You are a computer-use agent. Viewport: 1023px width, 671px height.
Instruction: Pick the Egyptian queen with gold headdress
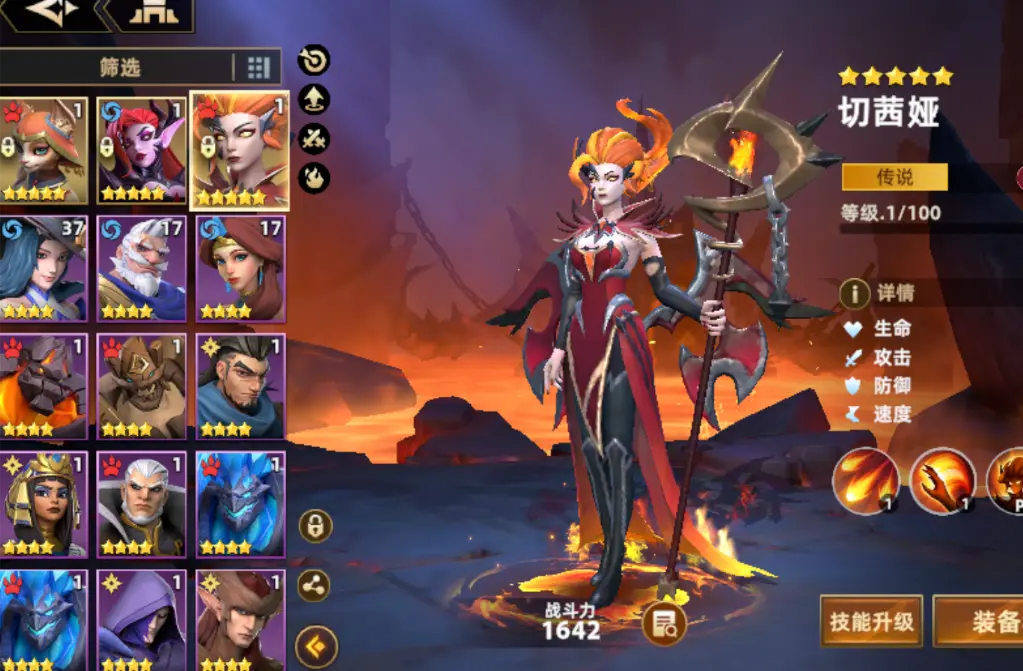(x=42, y=504)
